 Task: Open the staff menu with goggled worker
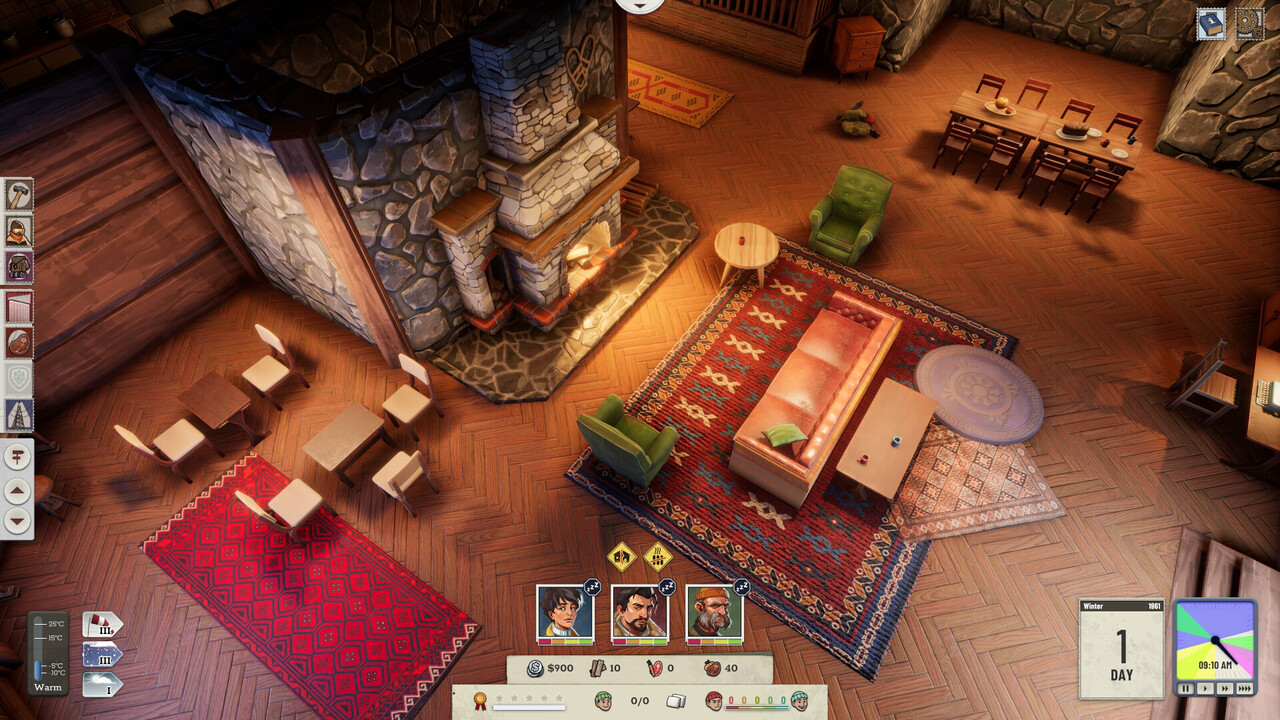coord(18,231)
